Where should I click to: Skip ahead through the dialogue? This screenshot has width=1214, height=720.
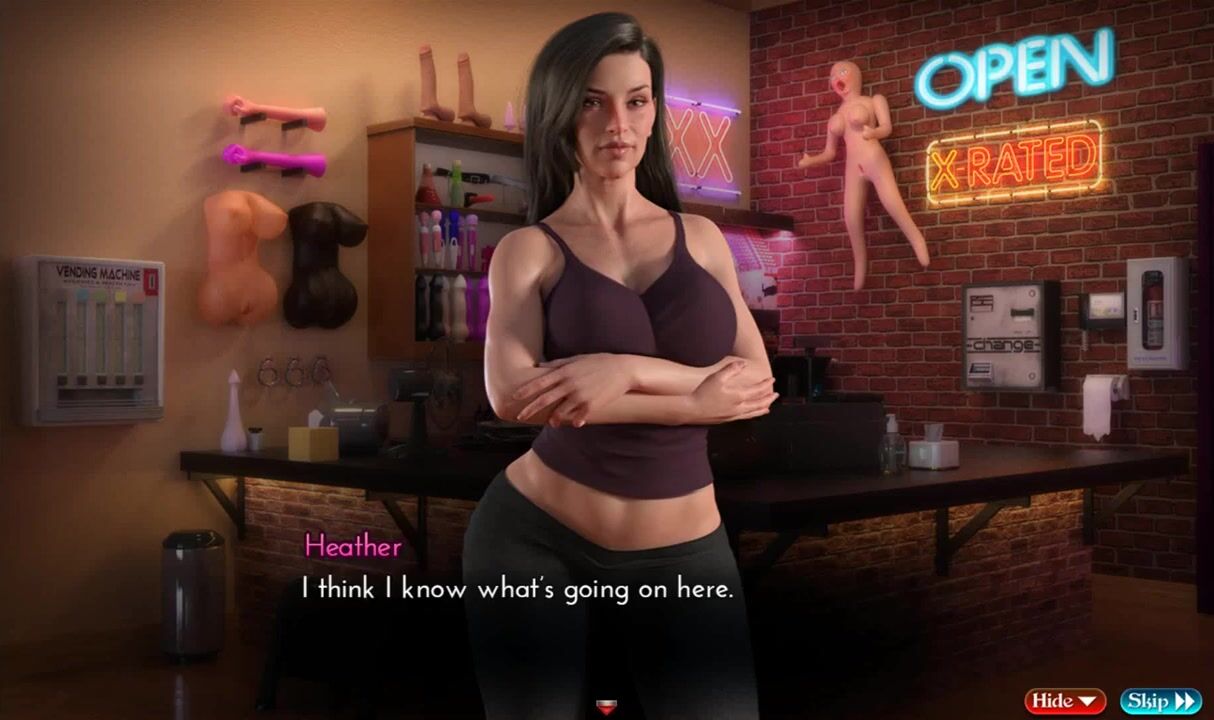point(1160,701)
